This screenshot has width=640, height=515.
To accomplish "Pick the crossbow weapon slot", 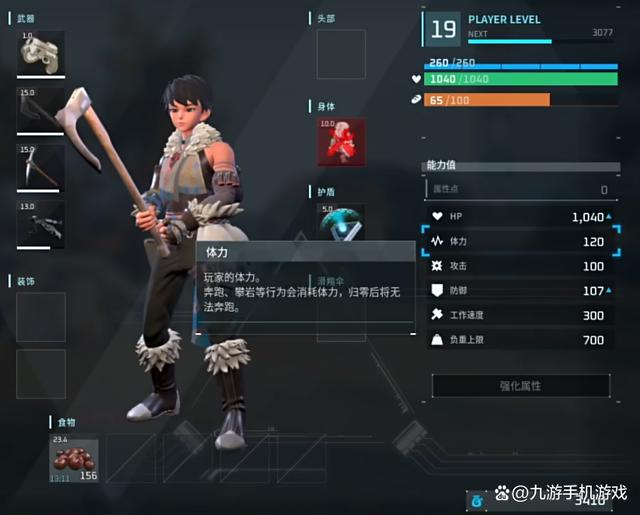I will pyautogui.click(x=40, y=224).
